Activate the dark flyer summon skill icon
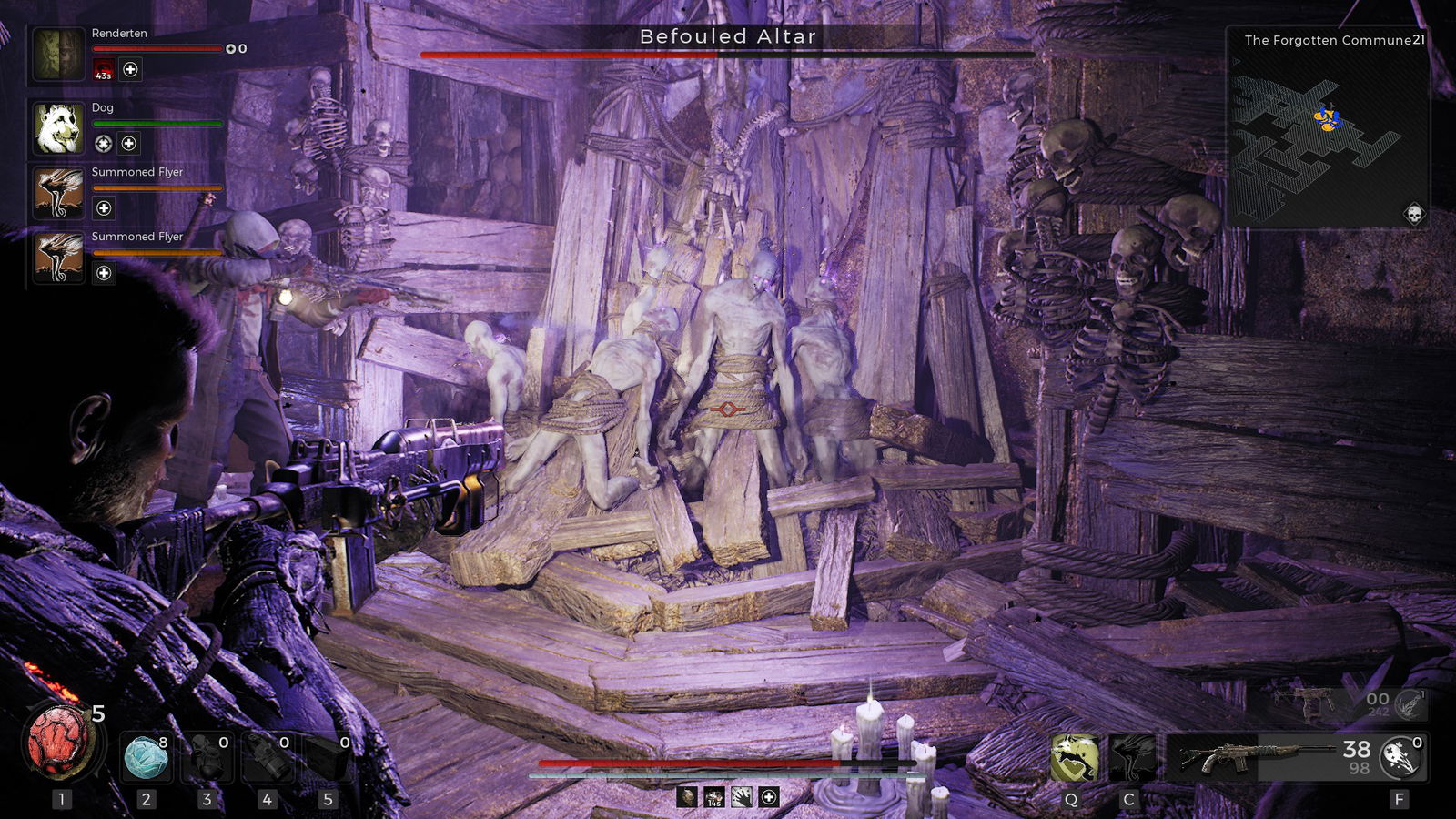This screenshot has width=1456, height=819. click(x=1132, y=757)
